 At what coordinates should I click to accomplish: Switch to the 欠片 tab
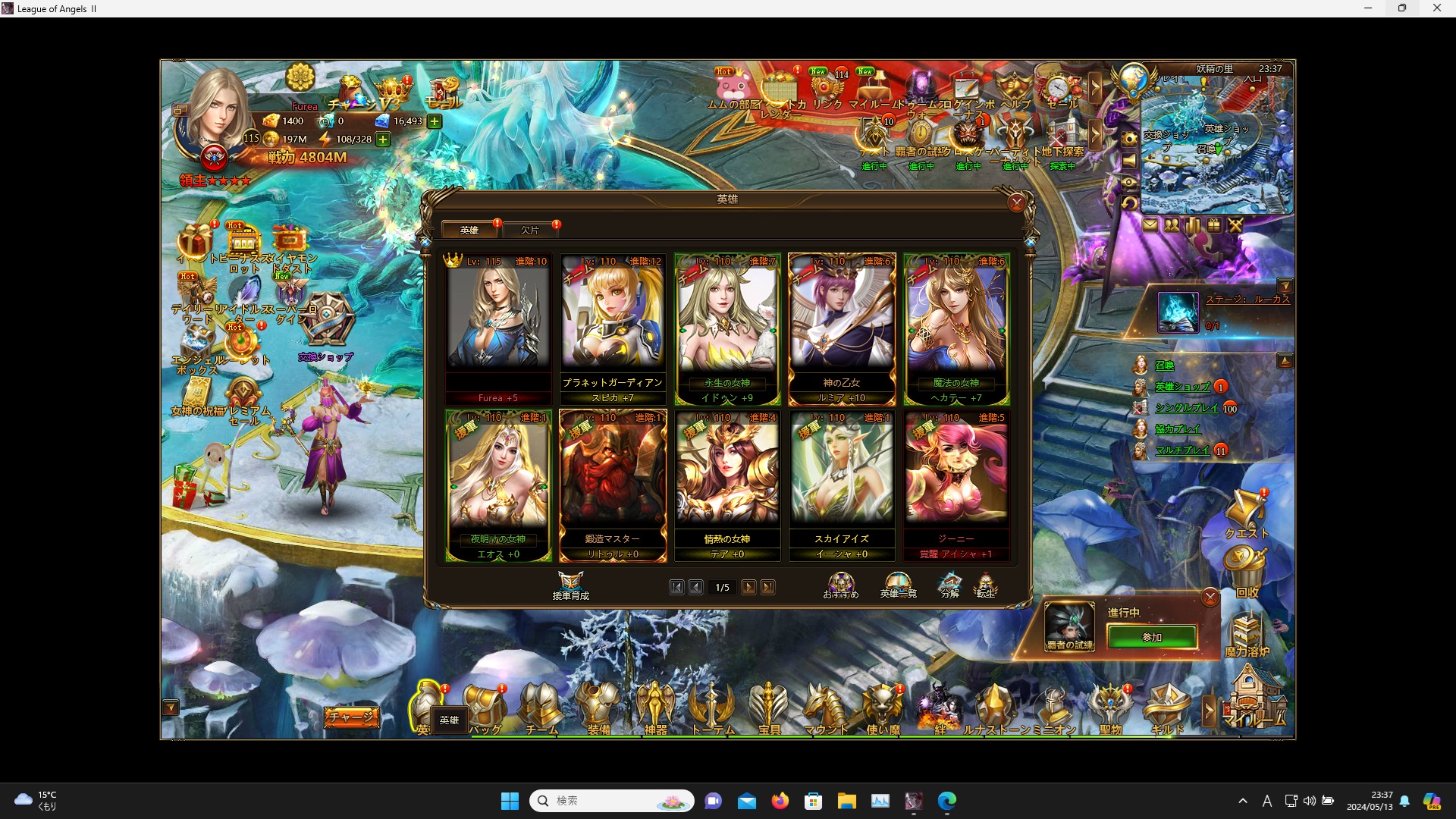(531, 230)
